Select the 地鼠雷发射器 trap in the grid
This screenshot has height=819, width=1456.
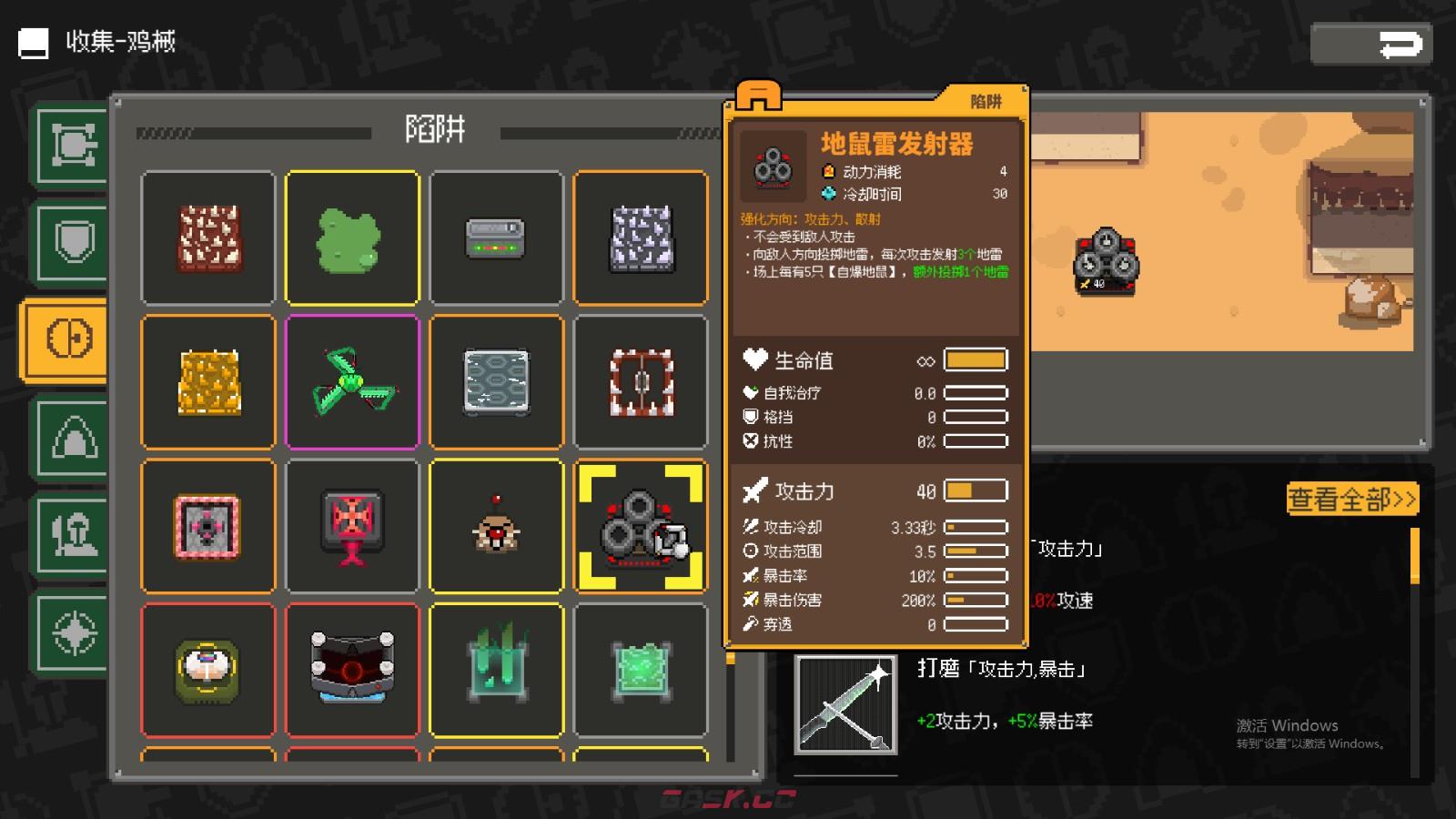[x=640, y=526]
